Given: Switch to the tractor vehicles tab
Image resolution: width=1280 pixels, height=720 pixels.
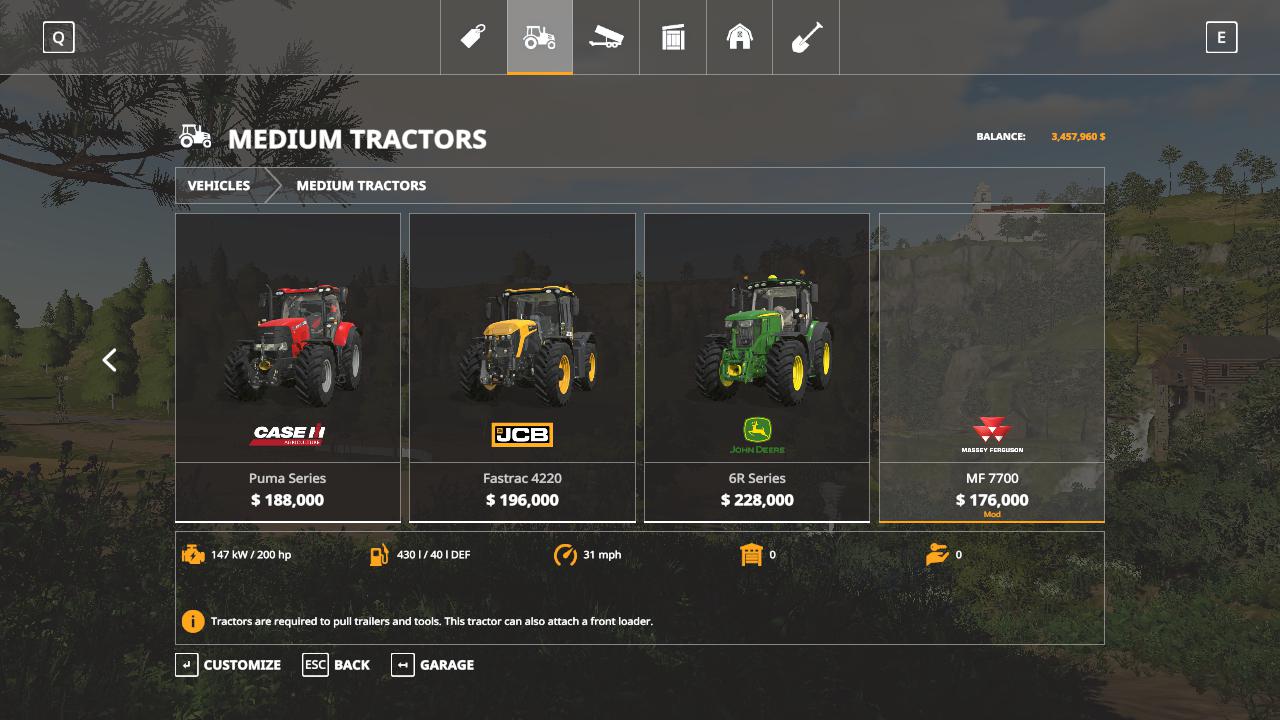Looking at the screenshot, I should [540, 38].
